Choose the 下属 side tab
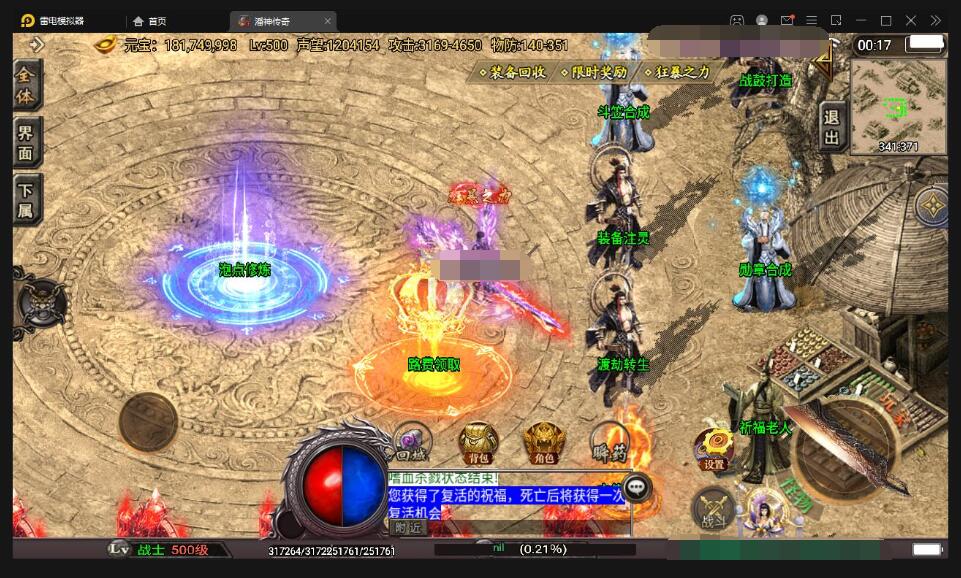The height and width of the screenshot is (578, 961). click(27, 197)
